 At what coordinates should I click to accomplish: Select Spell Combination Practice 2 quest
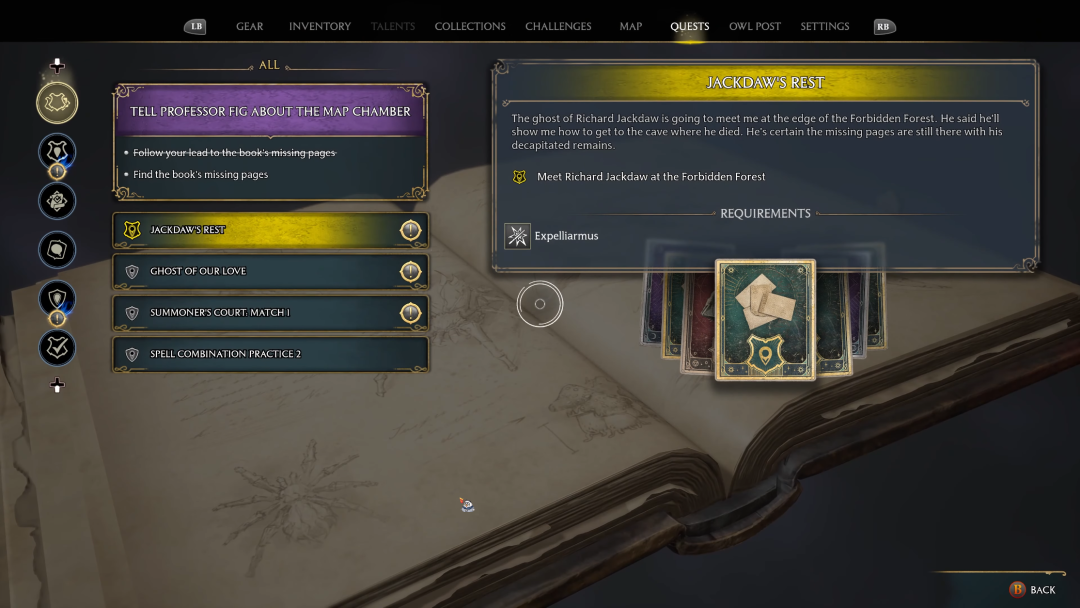(270, 354)
